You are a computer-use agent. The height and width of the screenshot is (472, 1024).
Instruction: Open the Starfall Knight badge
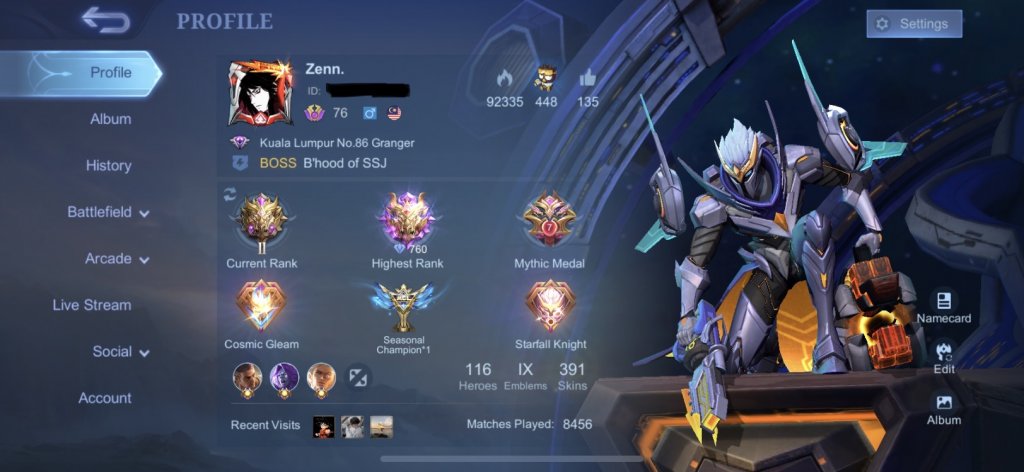[x=549, y=305]
